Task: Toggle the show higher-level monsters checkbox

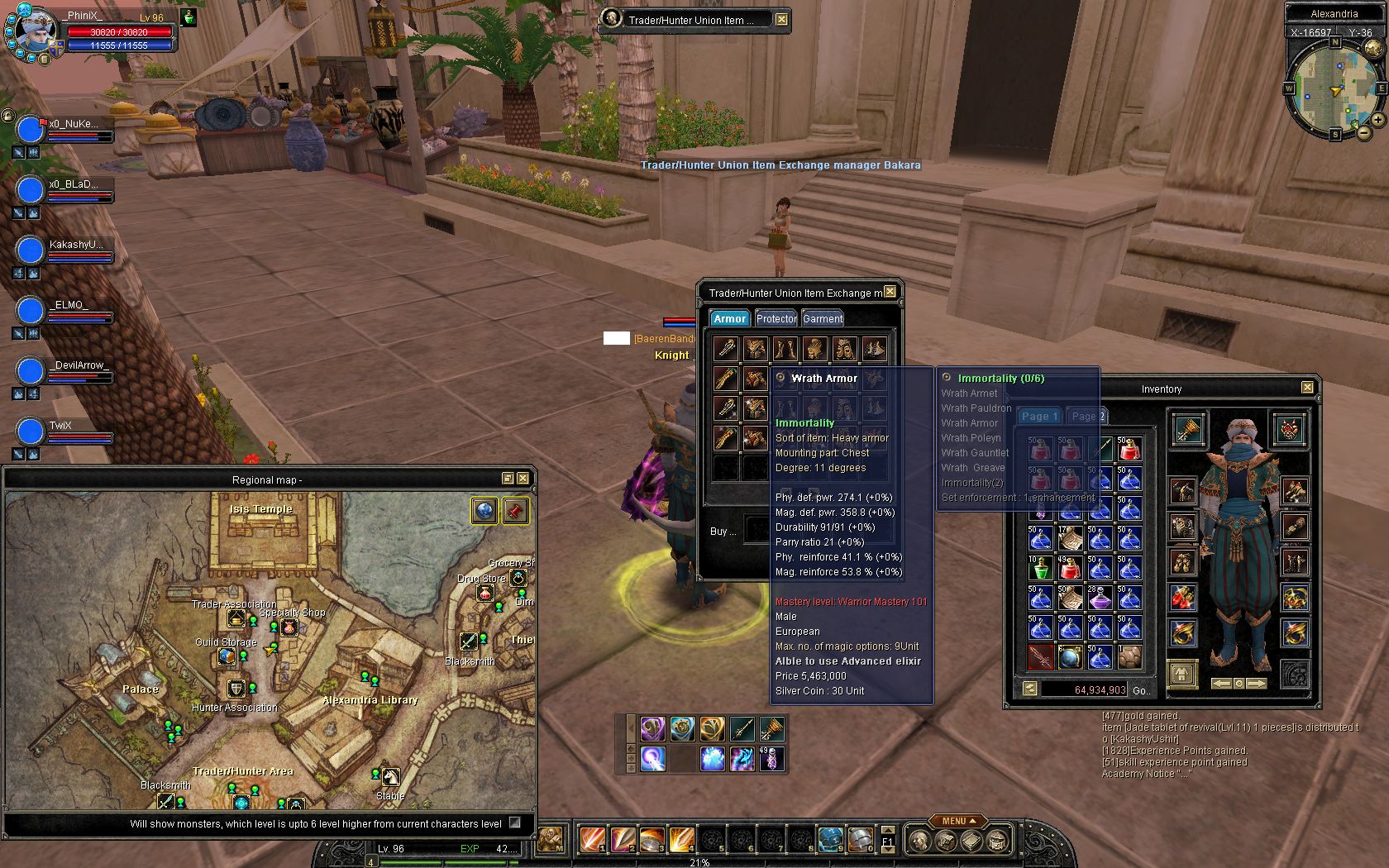Action: (515, 823)
